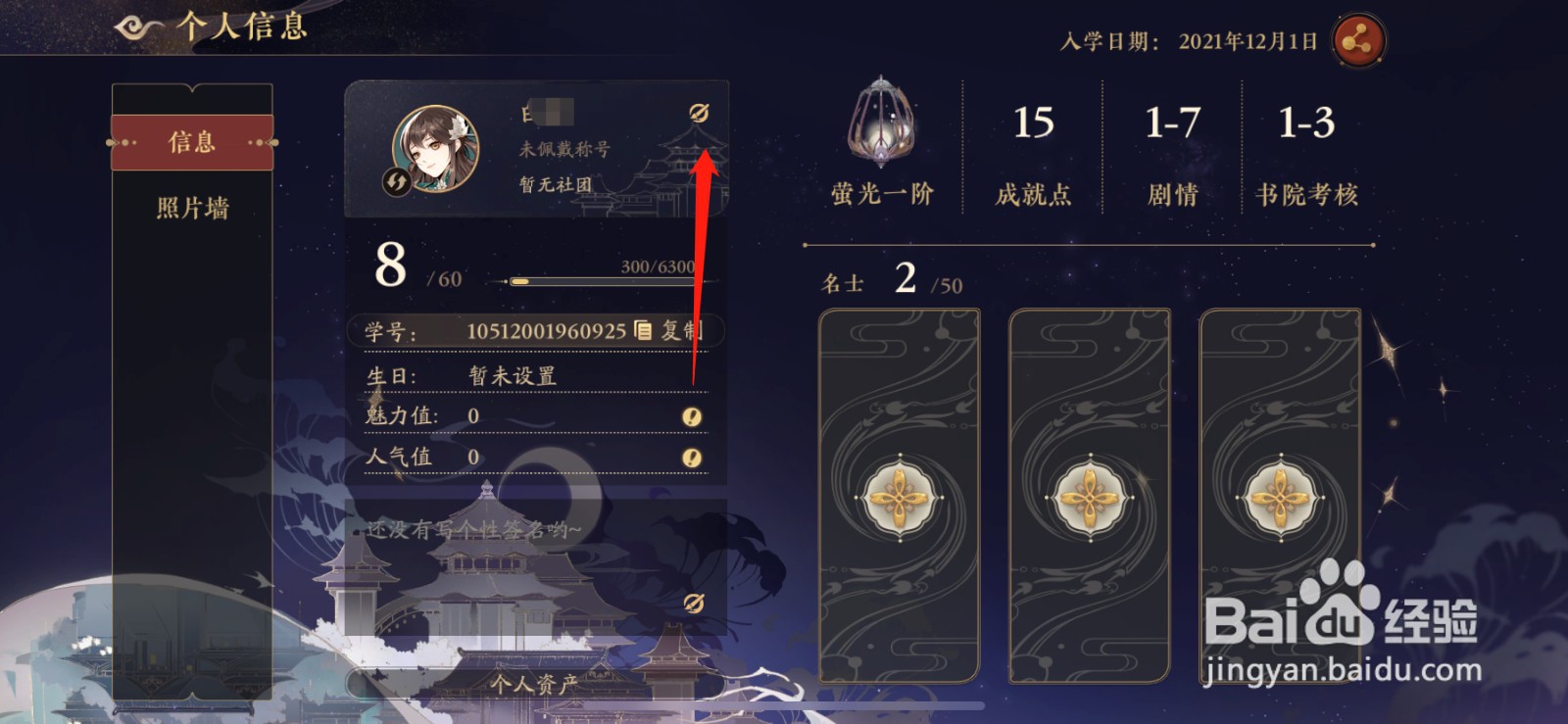Select the 信息 tab
This screenshot has height=724, width=1568.
[x=192, y=141]
